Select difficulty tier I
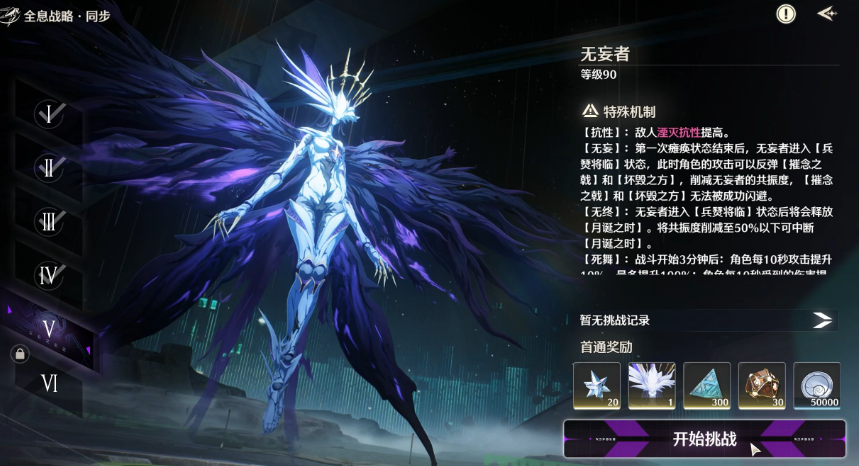The image size is (859, 466). pos(49,113)
